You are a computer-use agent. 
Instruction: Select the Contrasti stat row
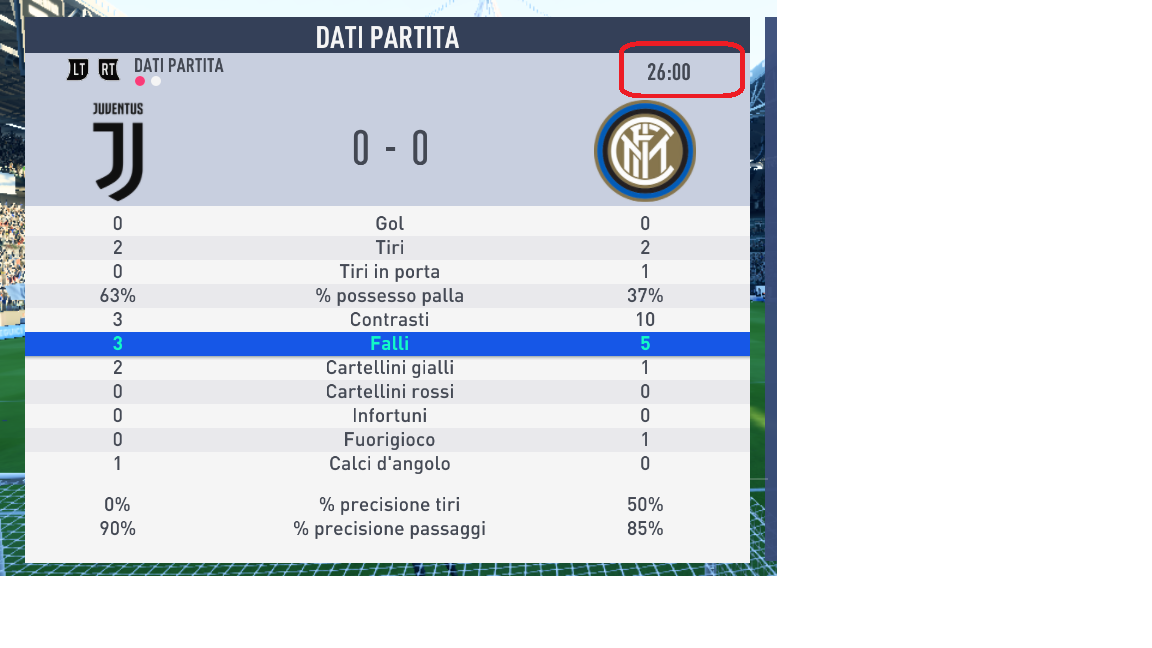pos(389,320)
